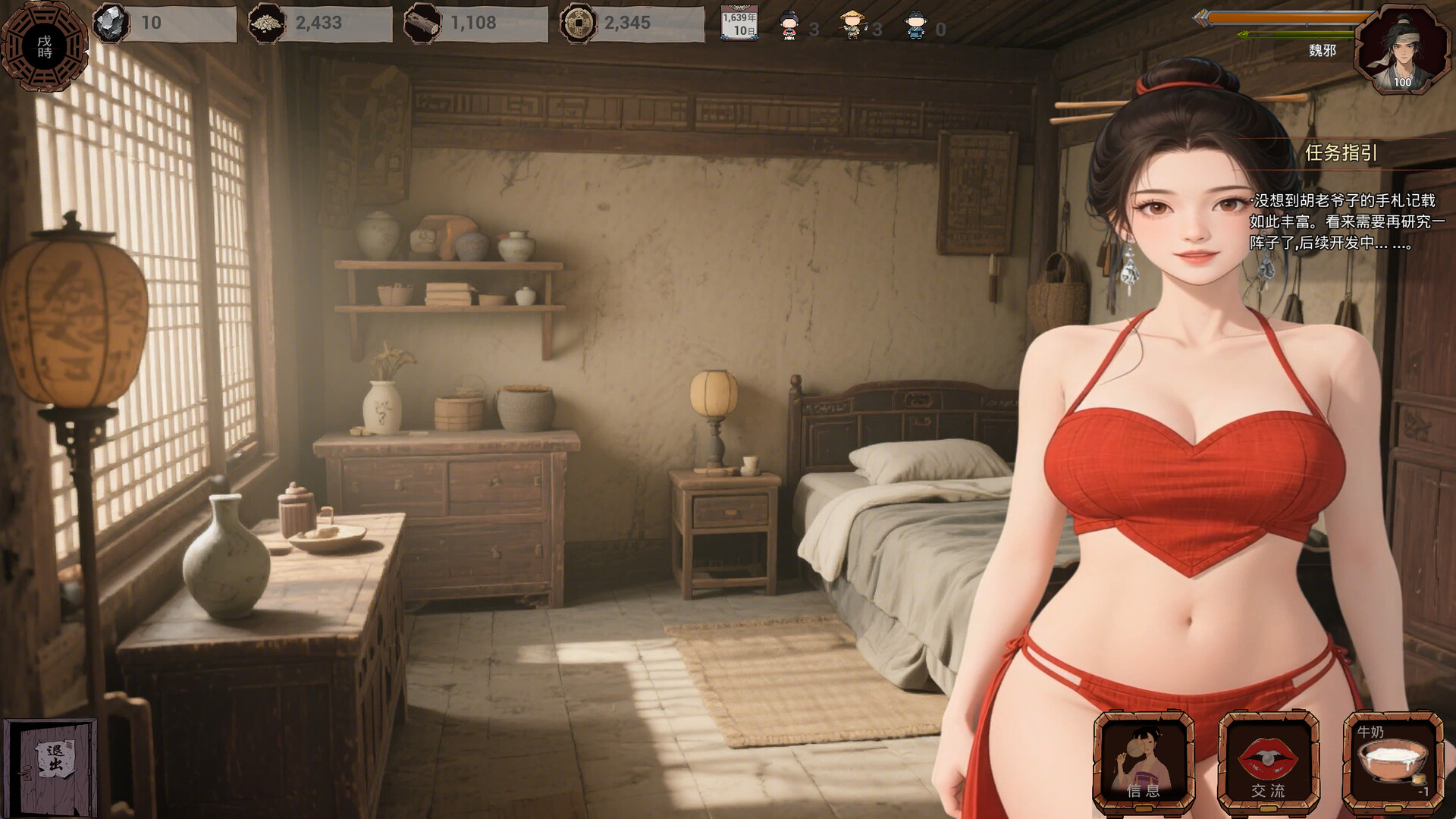
Task: Select the ore resource icon
Action: click(111, 23)
